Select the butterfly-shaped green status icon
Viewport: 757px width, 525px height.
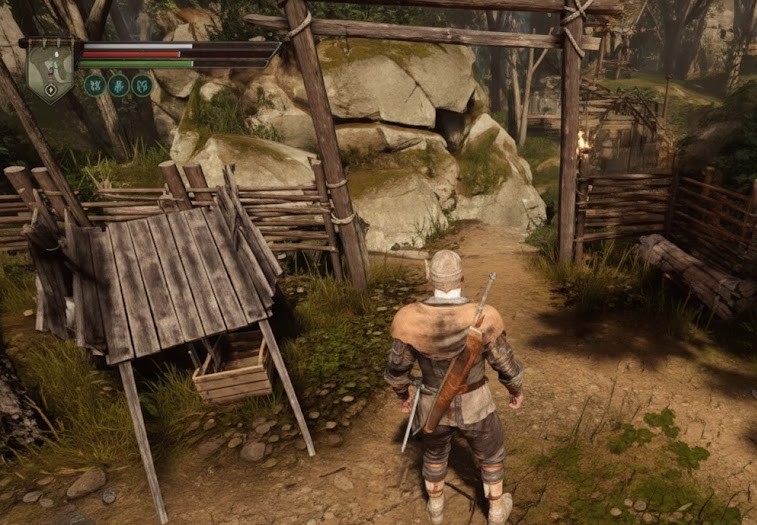pyautogui.click(x=95, y=86)
